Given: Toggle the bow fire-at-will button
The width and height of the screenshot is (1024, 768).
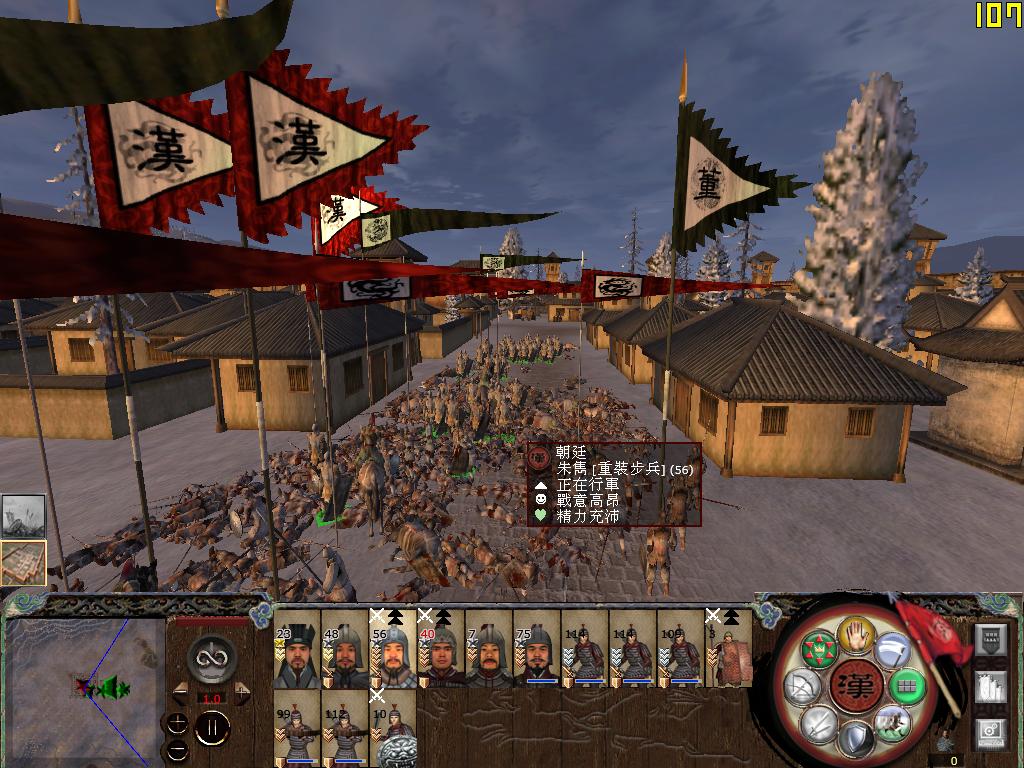Looking at the screenshot, I should (803, 687).
